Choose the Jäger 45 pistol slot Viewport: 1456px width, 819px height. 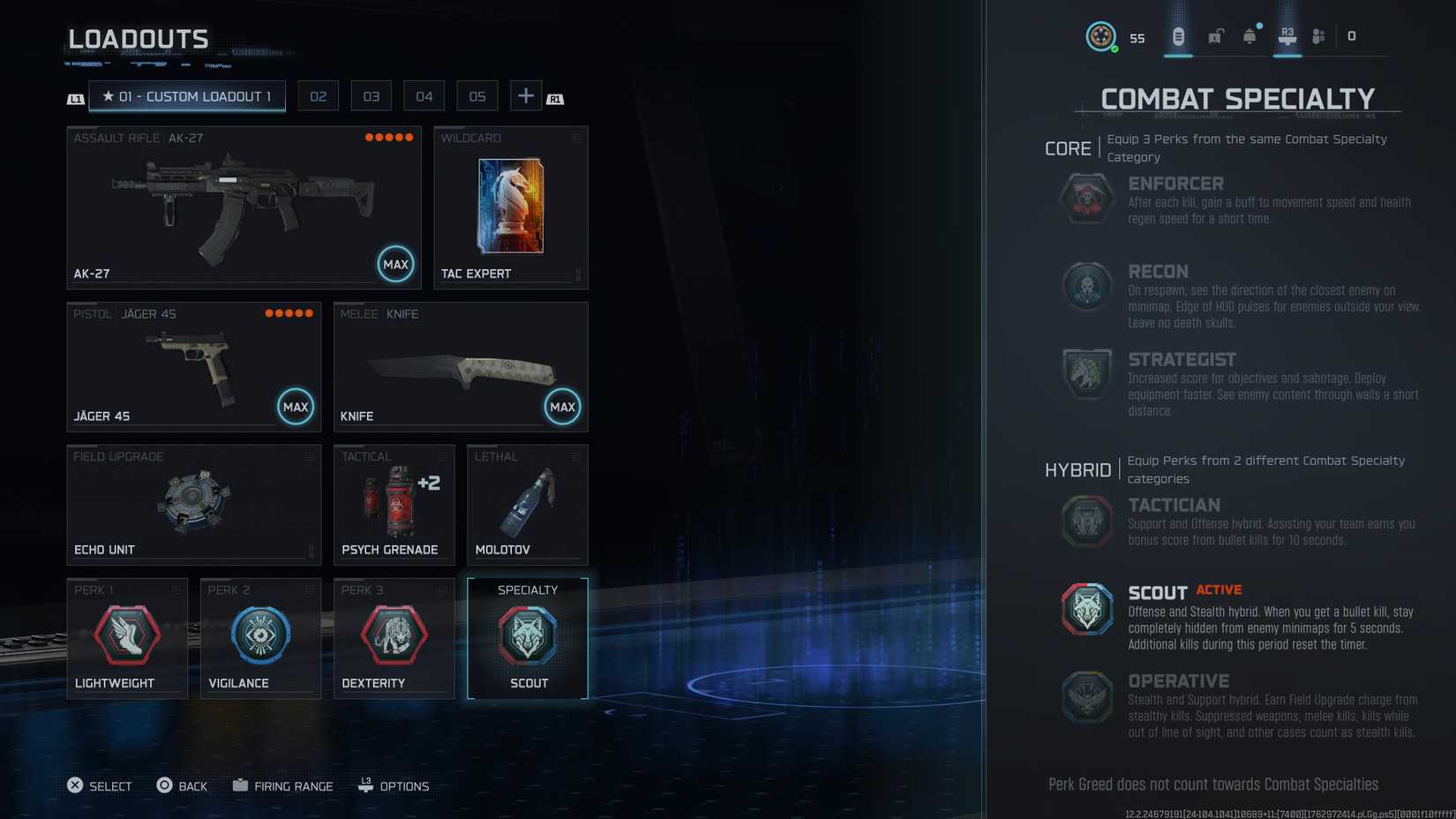(194, 367)
